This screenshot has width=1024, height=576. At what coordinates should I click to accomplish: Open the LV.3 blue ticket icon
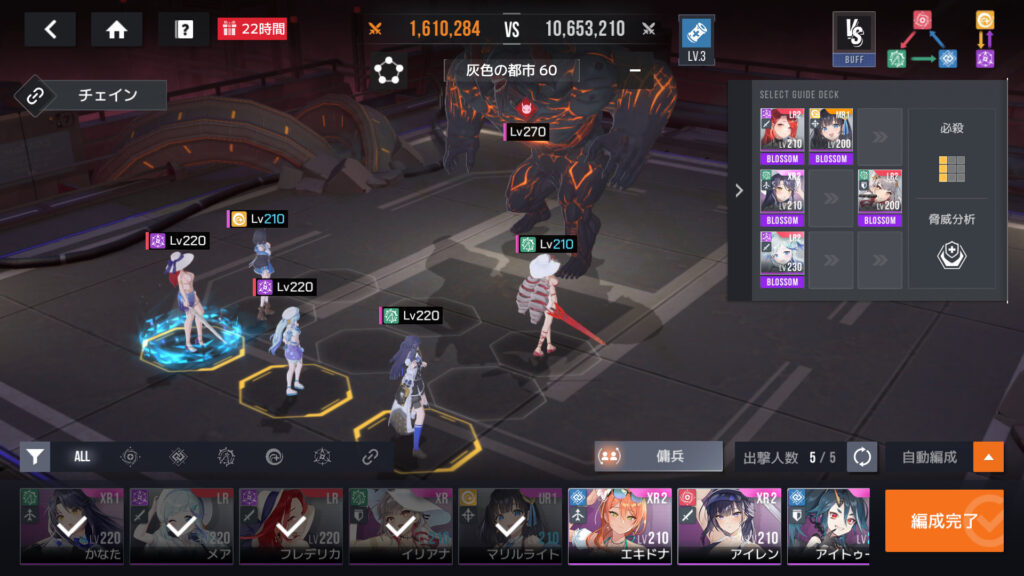tap(696, 38)
